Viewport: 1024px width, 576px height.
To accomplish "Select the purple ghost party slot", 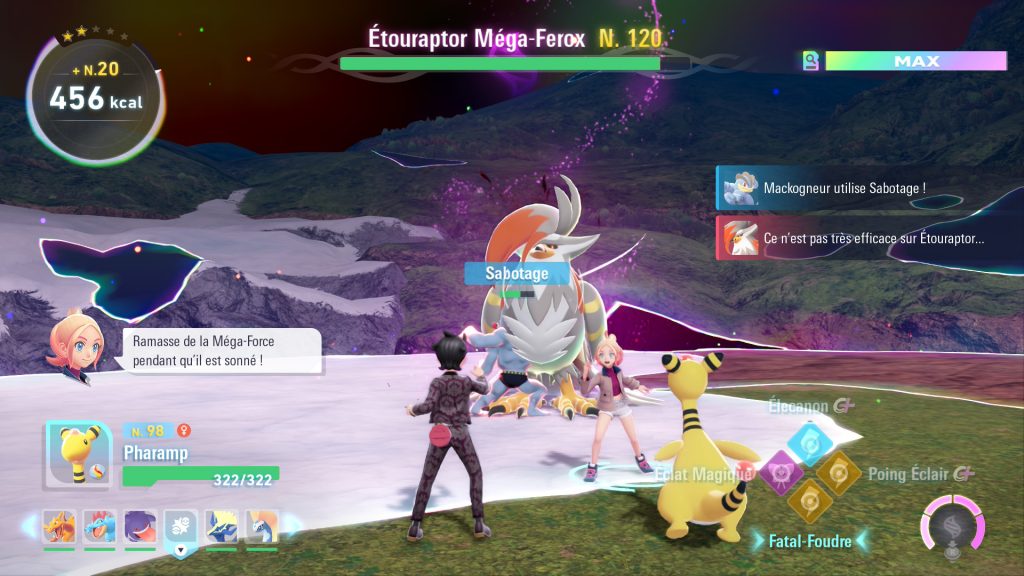I will point(139,526).
